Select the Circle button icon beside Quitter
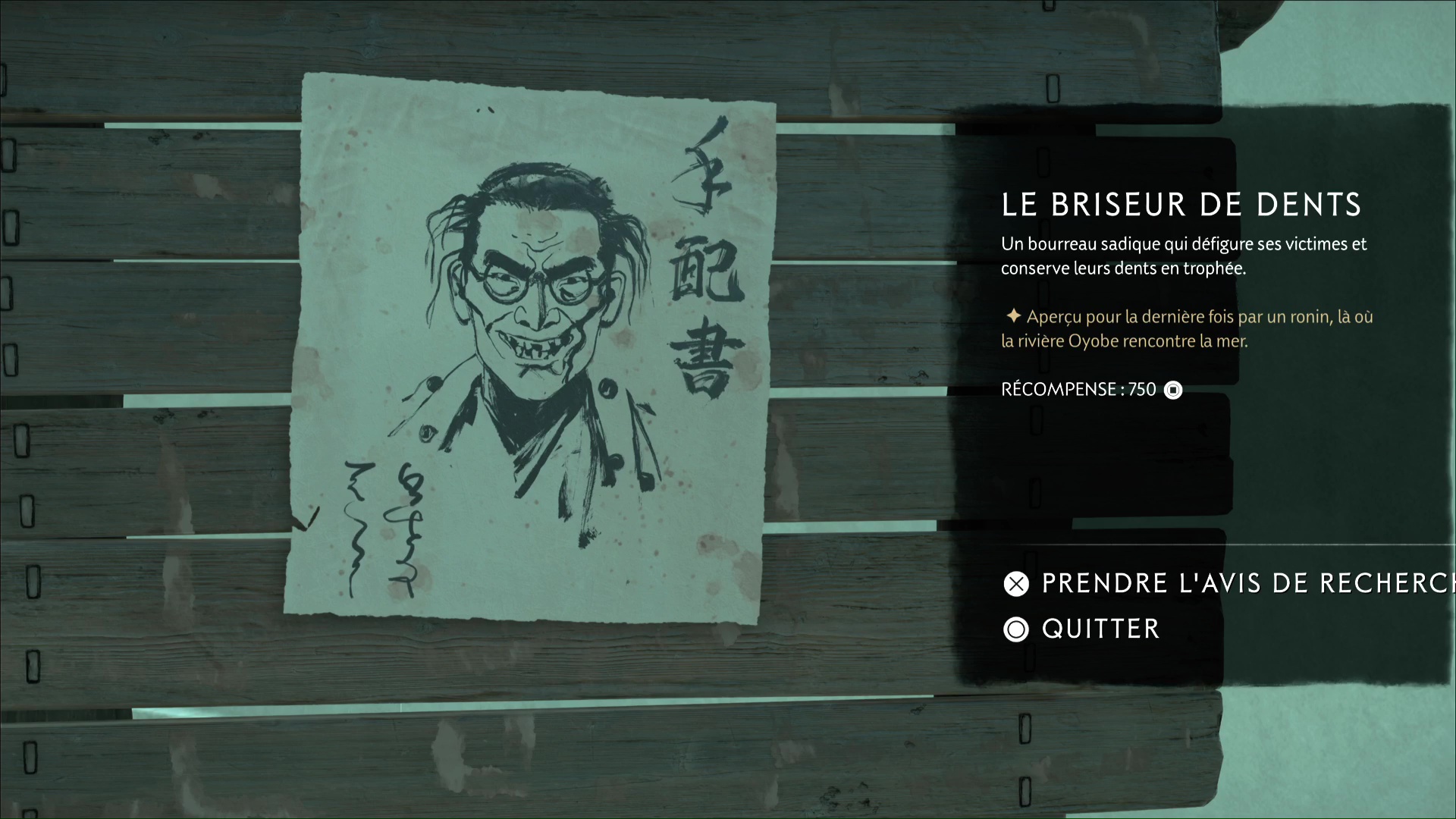 [x=1016, y=629]
